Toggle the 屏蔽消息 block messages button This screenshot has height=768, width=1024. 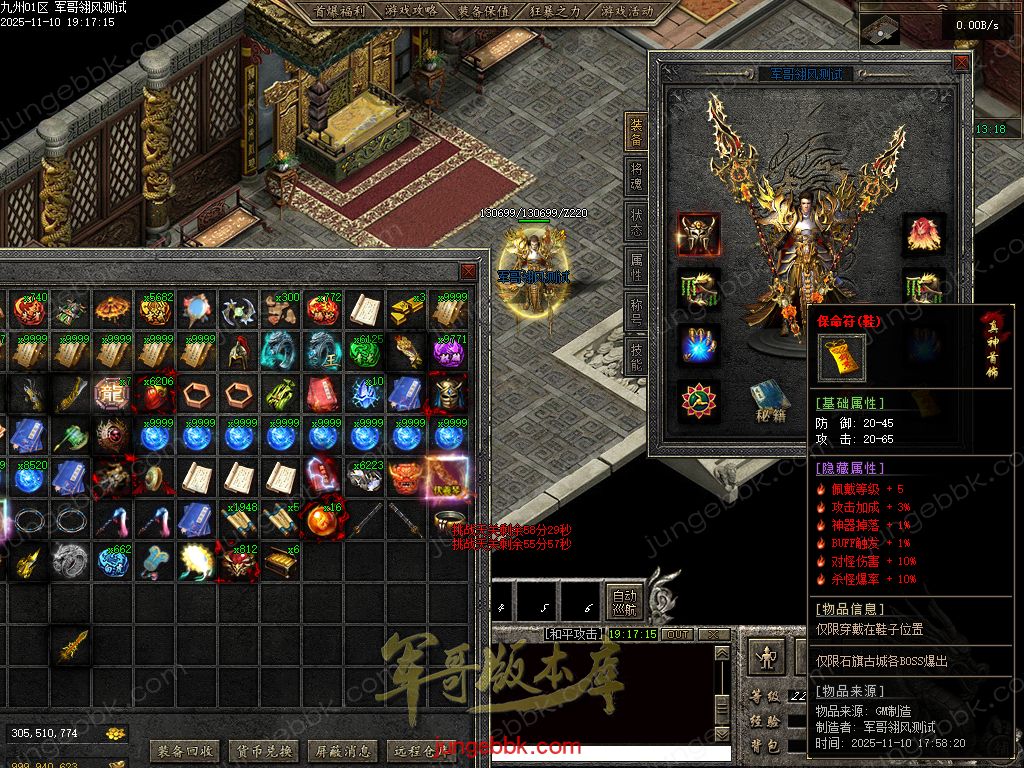pos(342,750)
